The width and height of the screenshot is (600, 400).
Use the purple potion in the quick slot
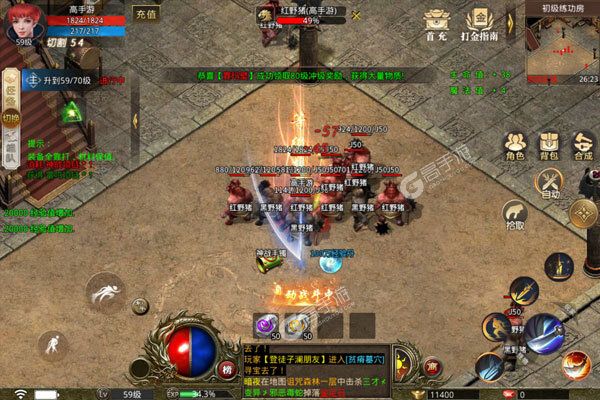[x=267, y=324]
